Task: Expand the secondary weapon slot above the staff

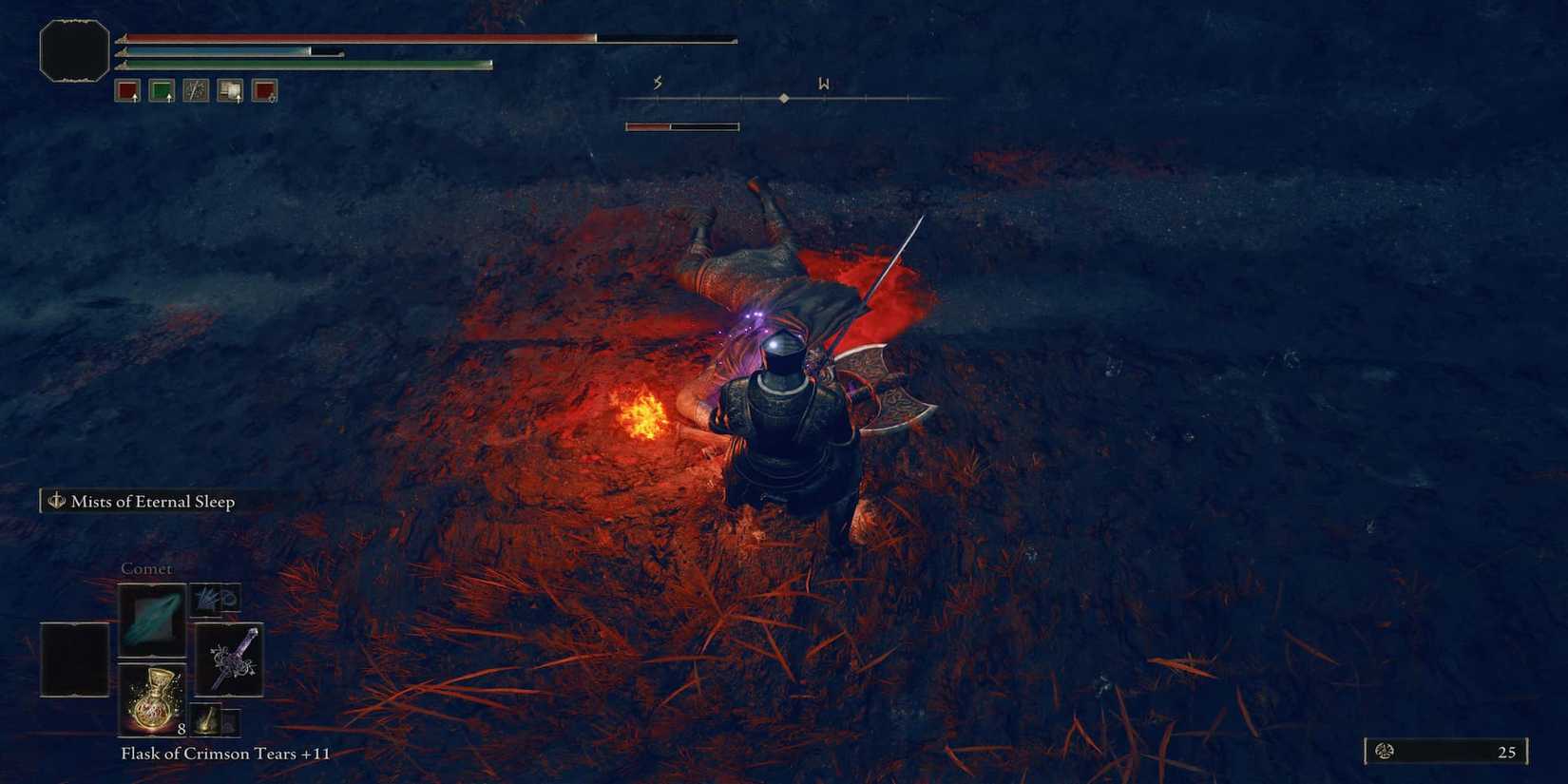Action: pos(216,597)
